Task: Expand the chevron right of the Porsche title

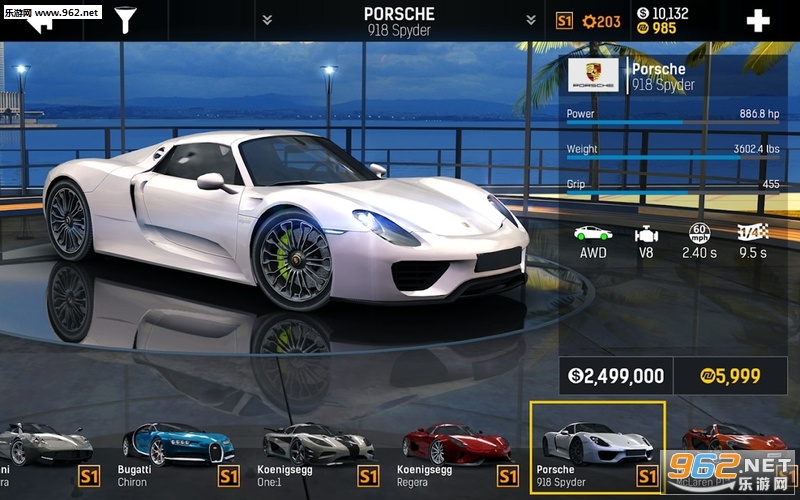Action: click(531, 20)
